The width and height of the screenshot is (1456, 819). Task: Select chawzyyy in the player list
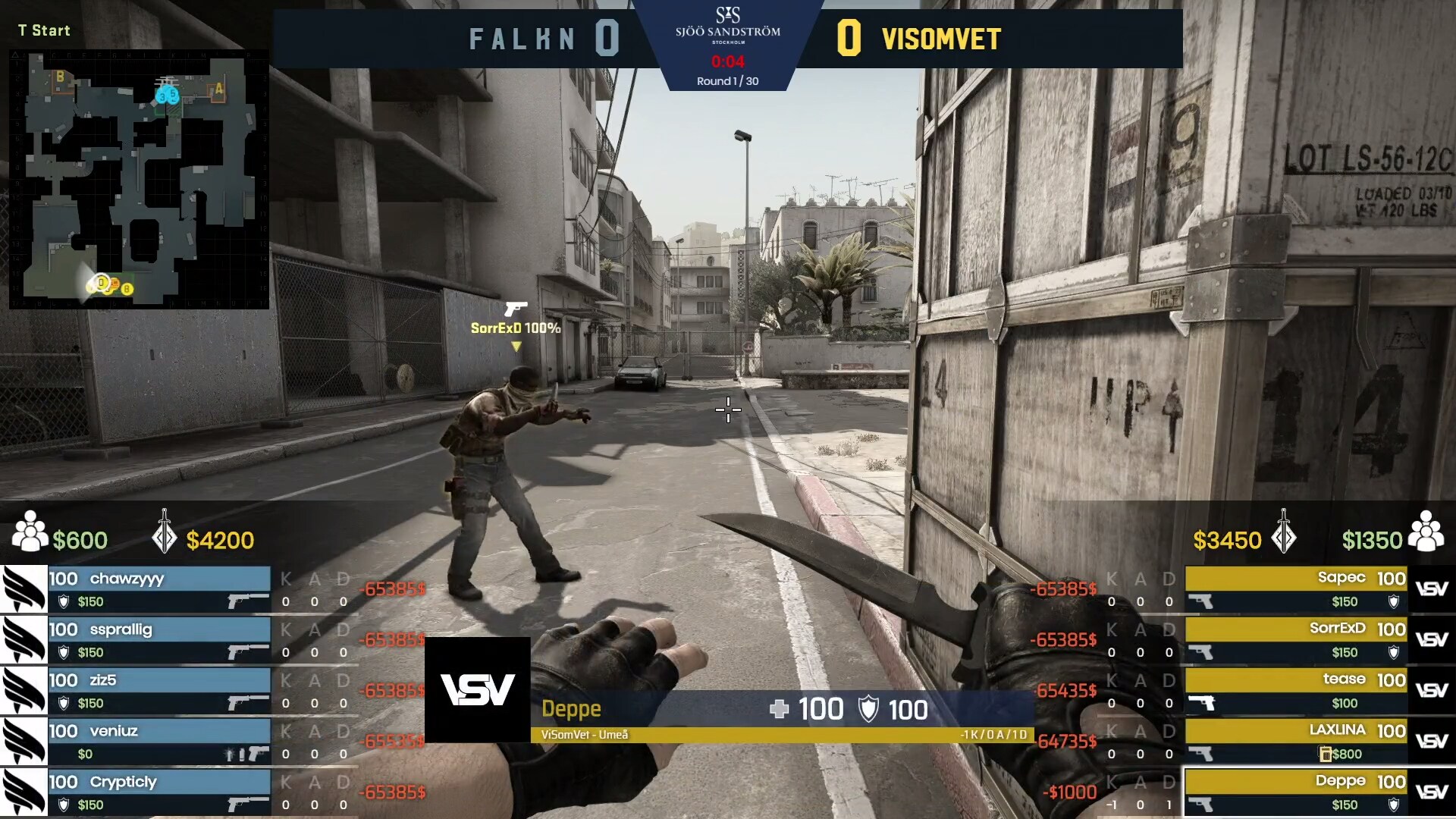coord(158,588)
